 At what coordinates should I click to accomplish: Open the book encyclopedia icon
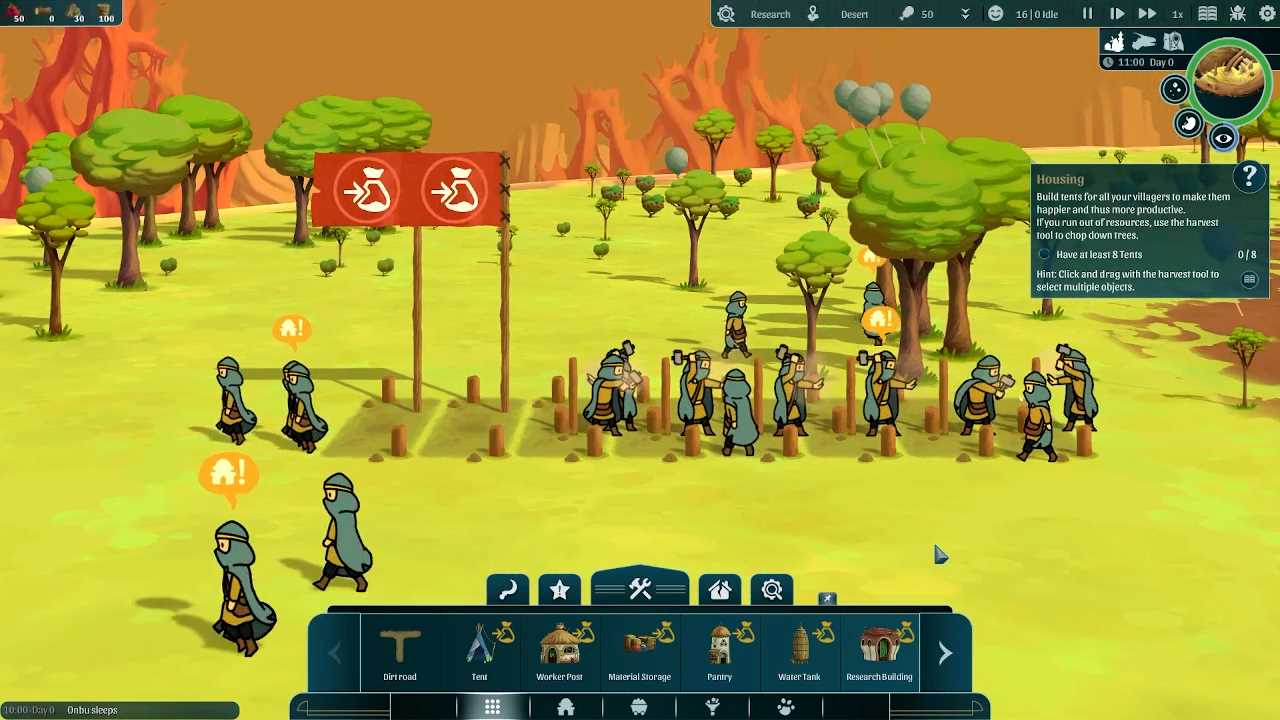click(1207, 14)
